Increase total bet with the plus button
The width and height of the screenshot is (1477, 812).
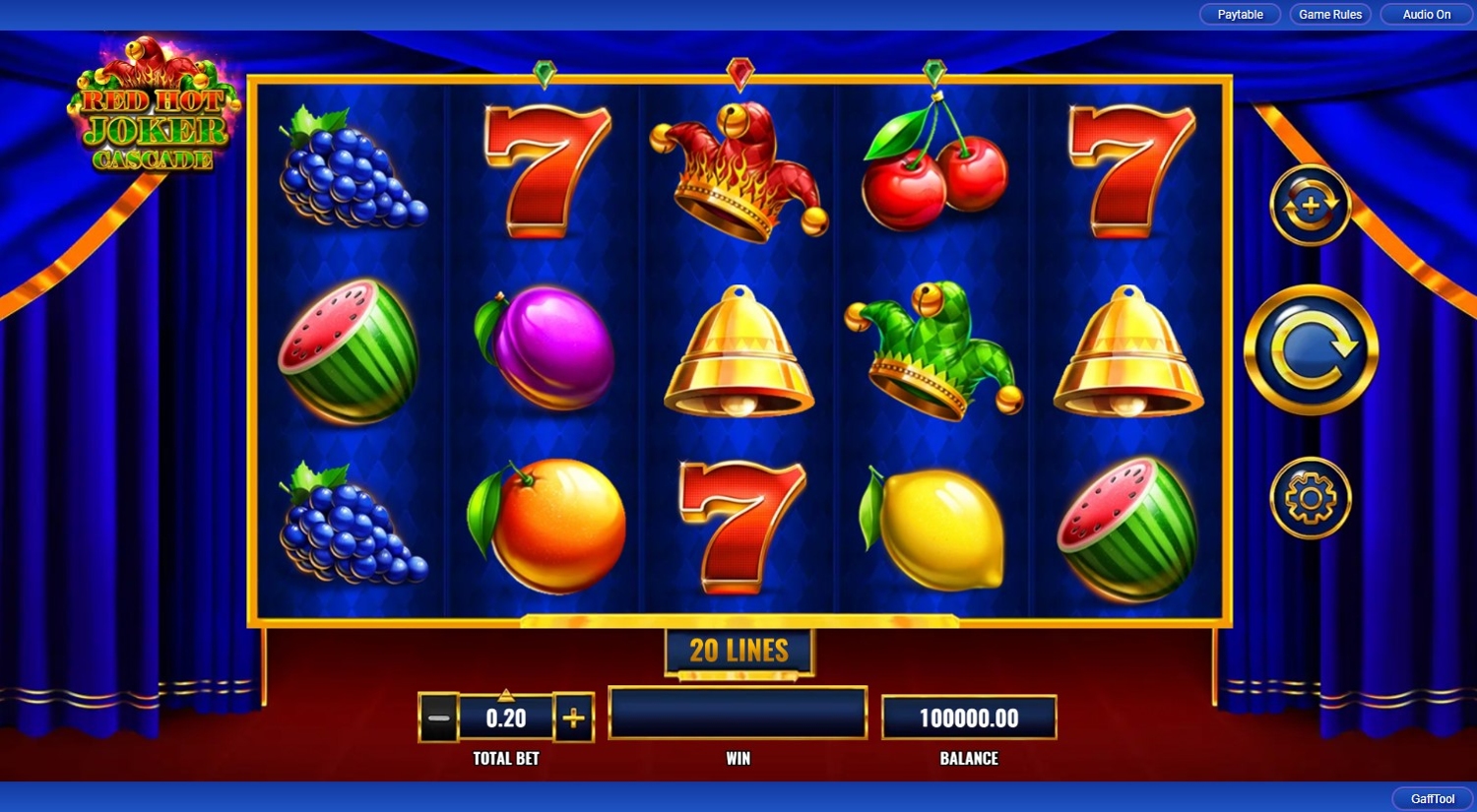pos(573,718)
